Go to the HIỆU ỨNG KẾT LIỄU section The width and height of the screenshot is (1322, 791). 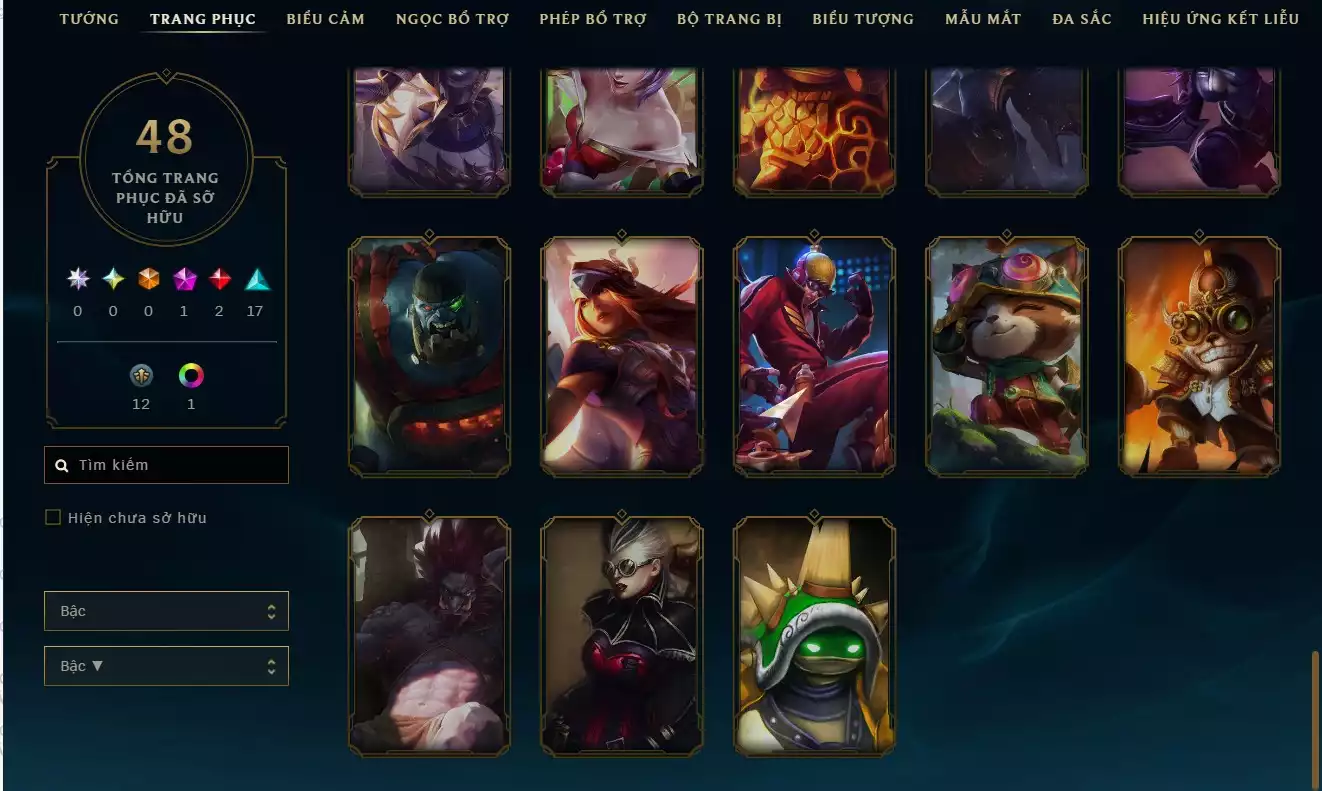(1219, 18)
